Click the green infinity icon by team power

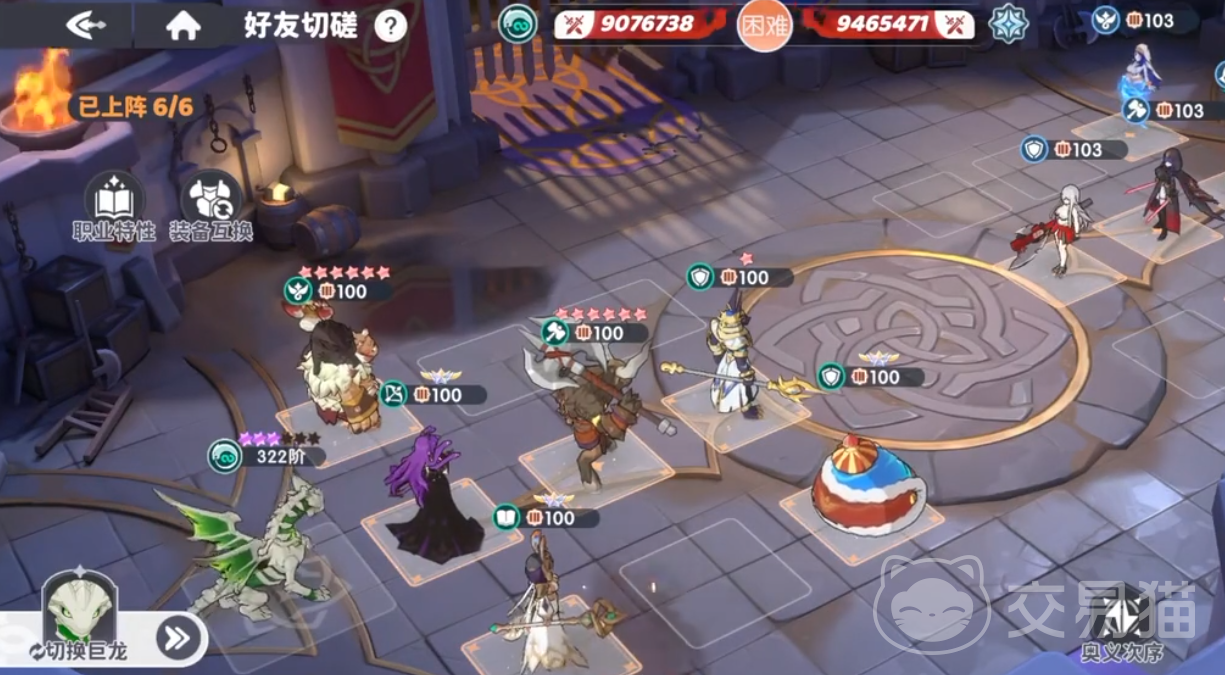pos(517,25)
